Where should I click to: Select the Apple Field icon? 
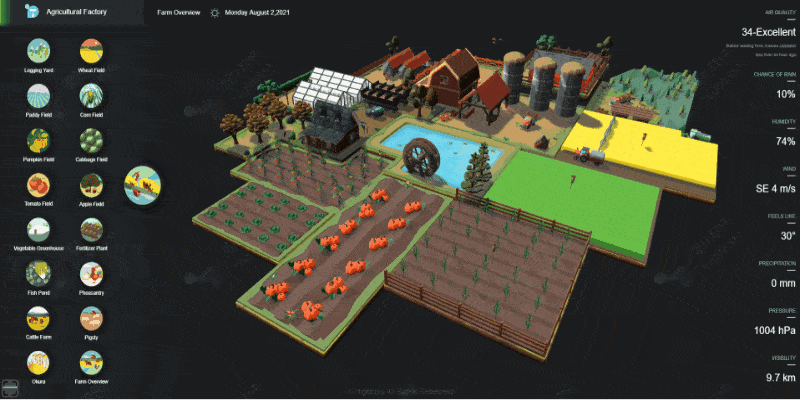click(91, 186)
